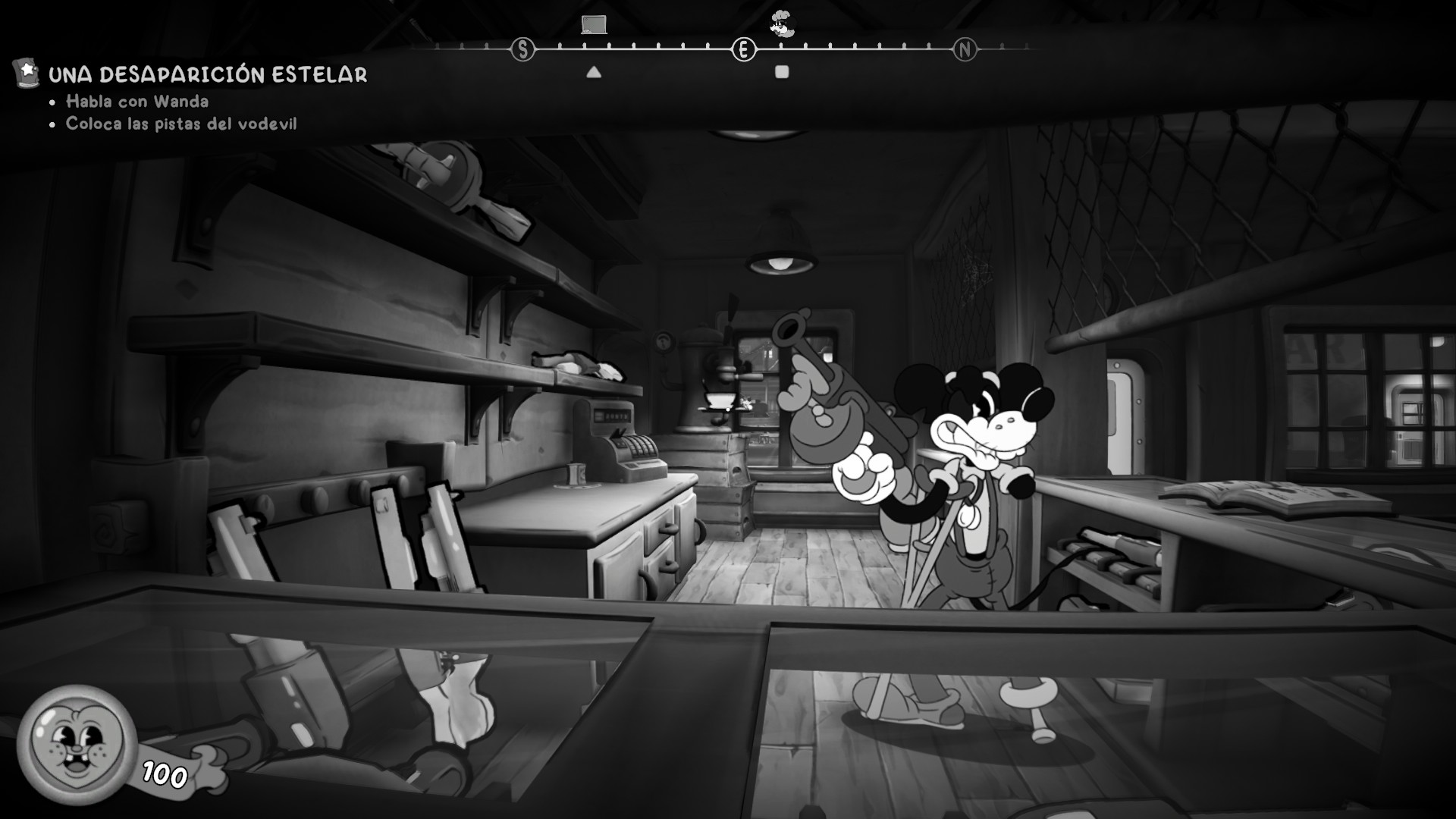Select the square marker under the compass

[782, 72]
